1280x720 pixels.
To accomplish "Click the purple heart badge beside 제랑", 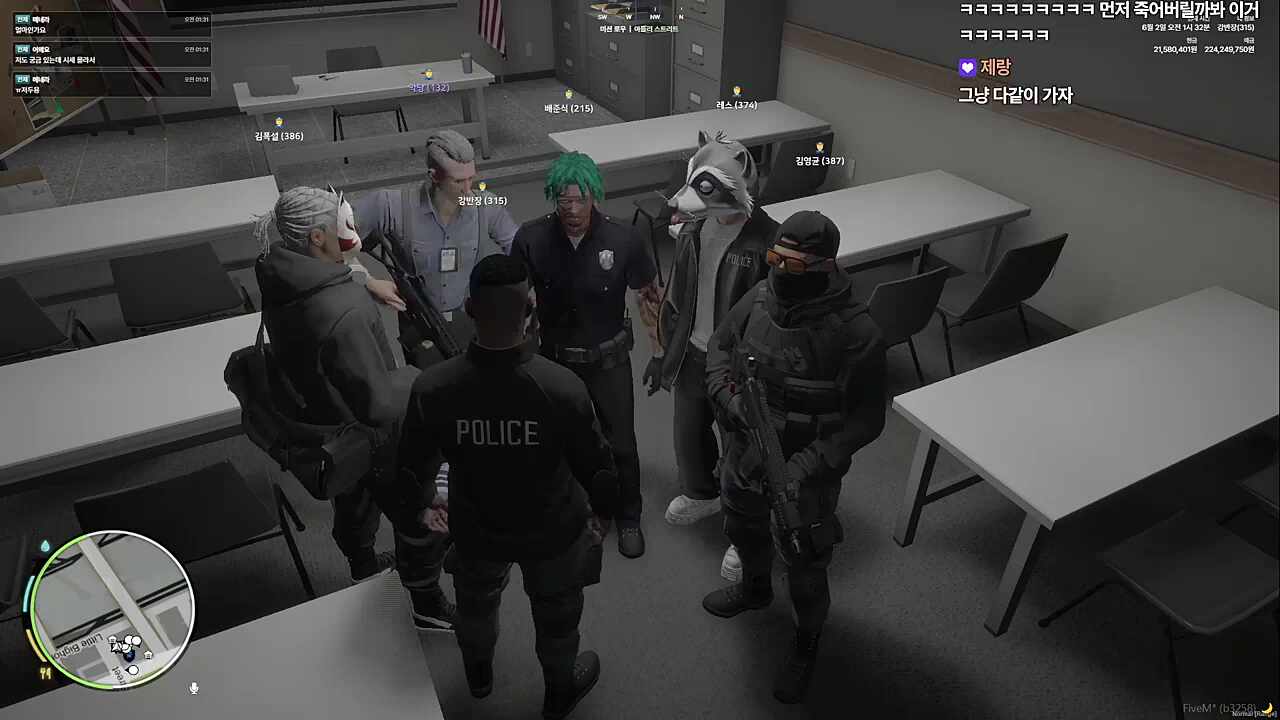I will [967, 68].
